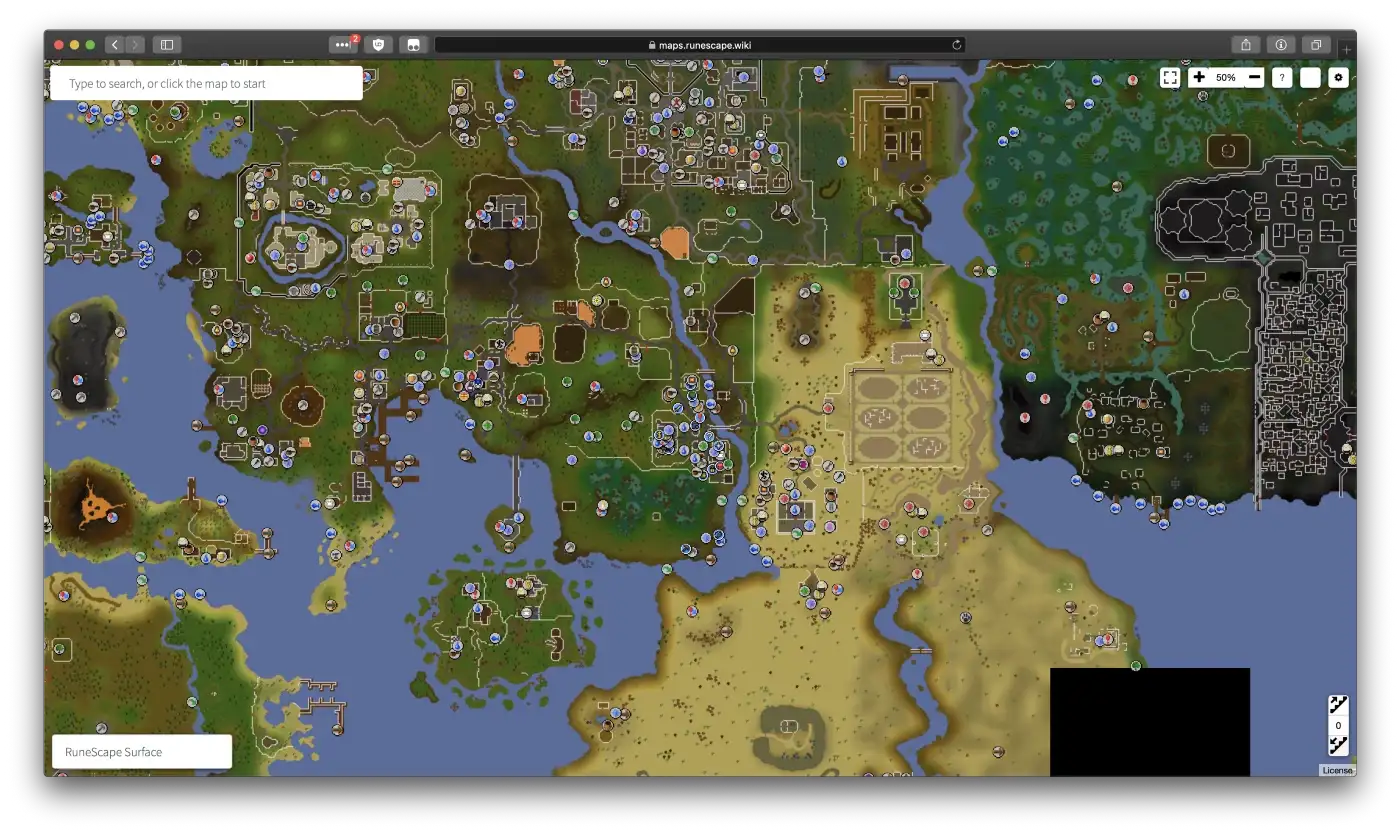Descend a floor with the stairs-down icon
Screen dimensions: 1400x834
[1337, 744]
